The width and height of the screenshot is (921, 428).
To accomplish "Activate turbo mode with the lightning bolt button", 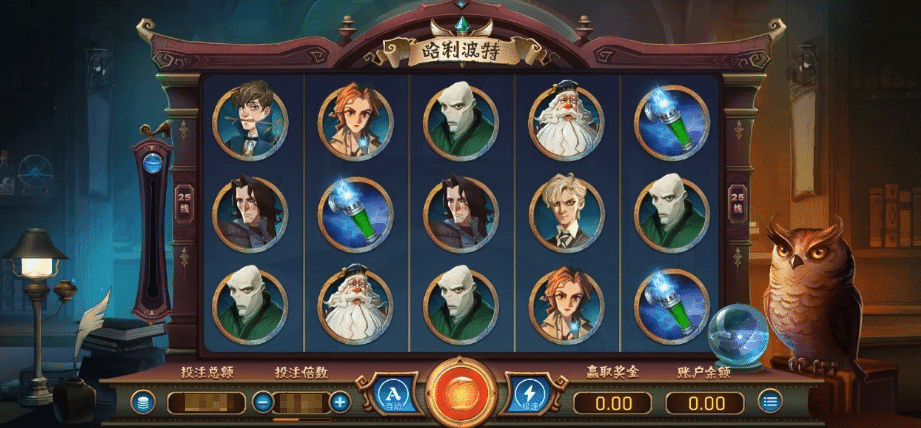I will (528, 397).
